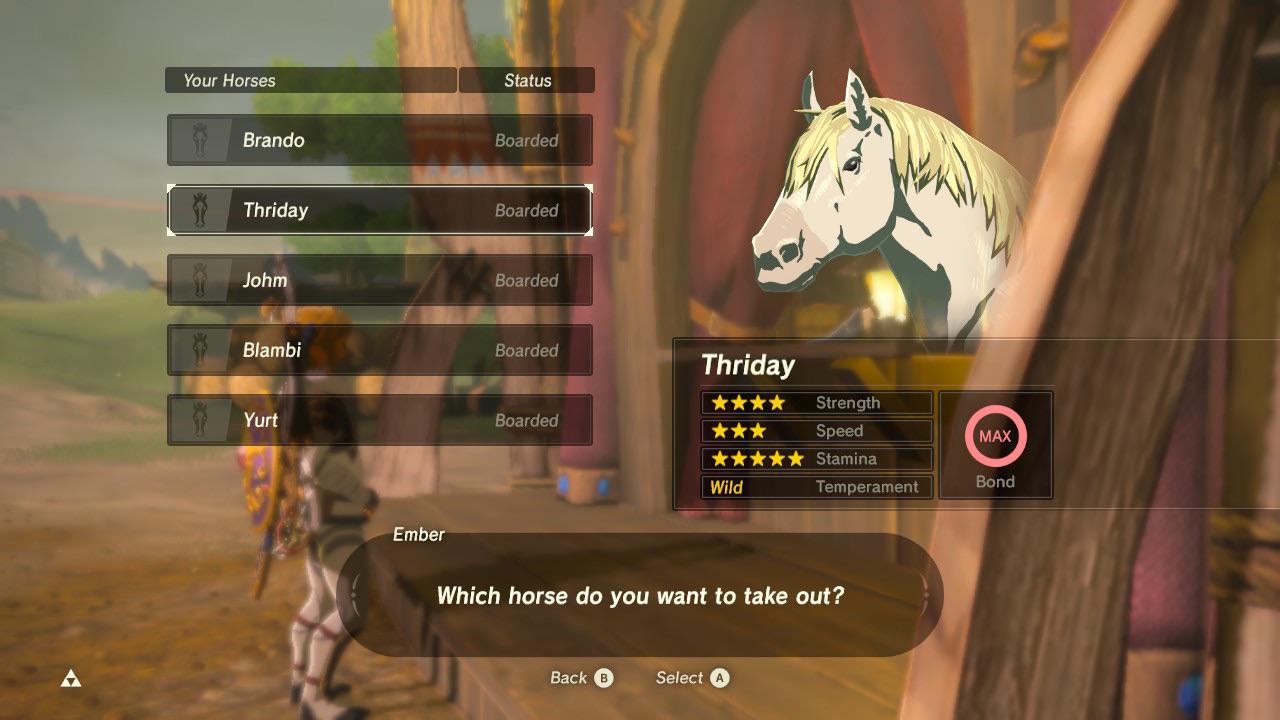Click Ember's dialog question text
1280x720 pixels.
click(640, 595)
